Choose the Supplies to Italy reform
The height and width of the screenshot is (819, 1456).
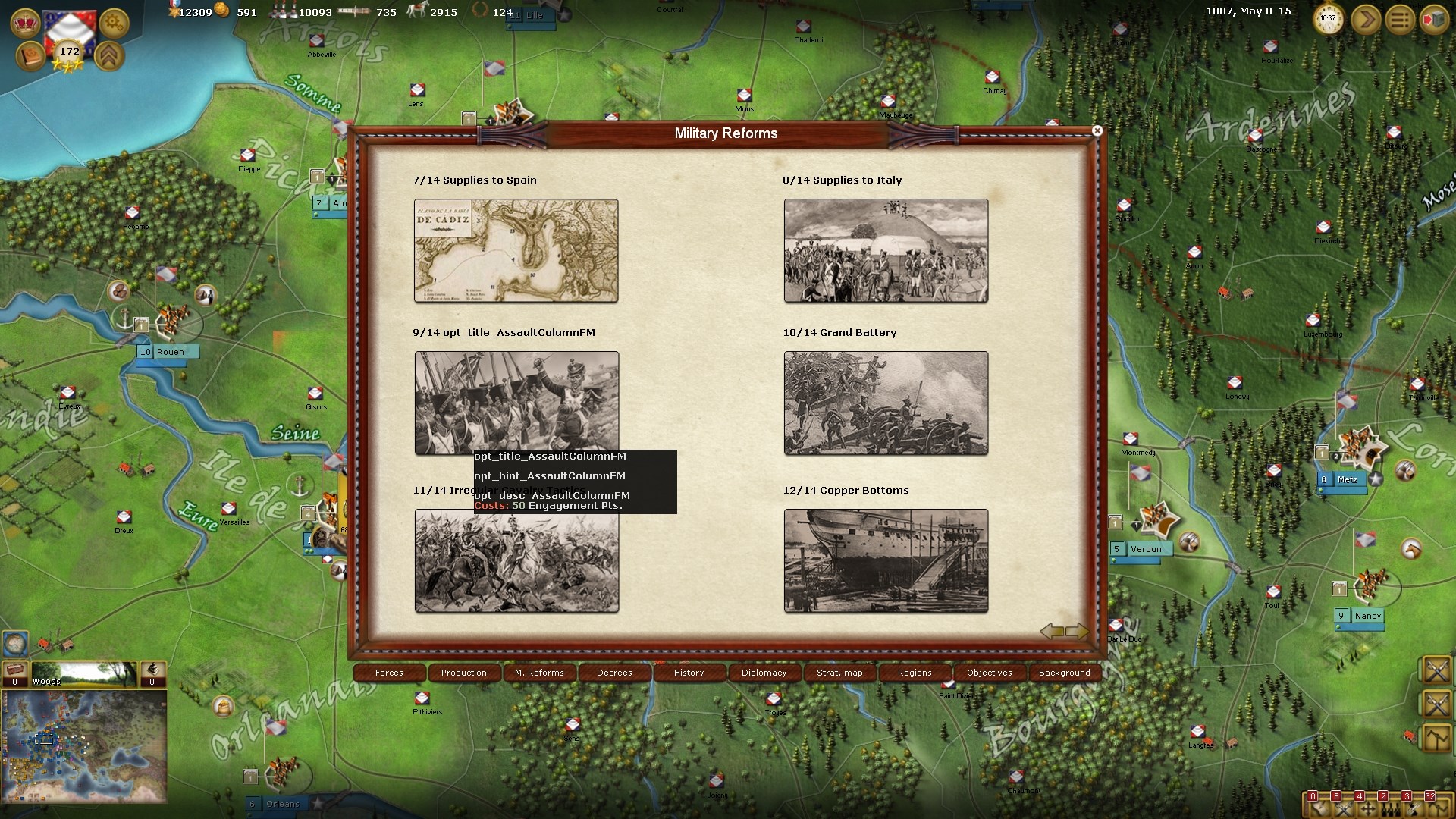(886, 250)
